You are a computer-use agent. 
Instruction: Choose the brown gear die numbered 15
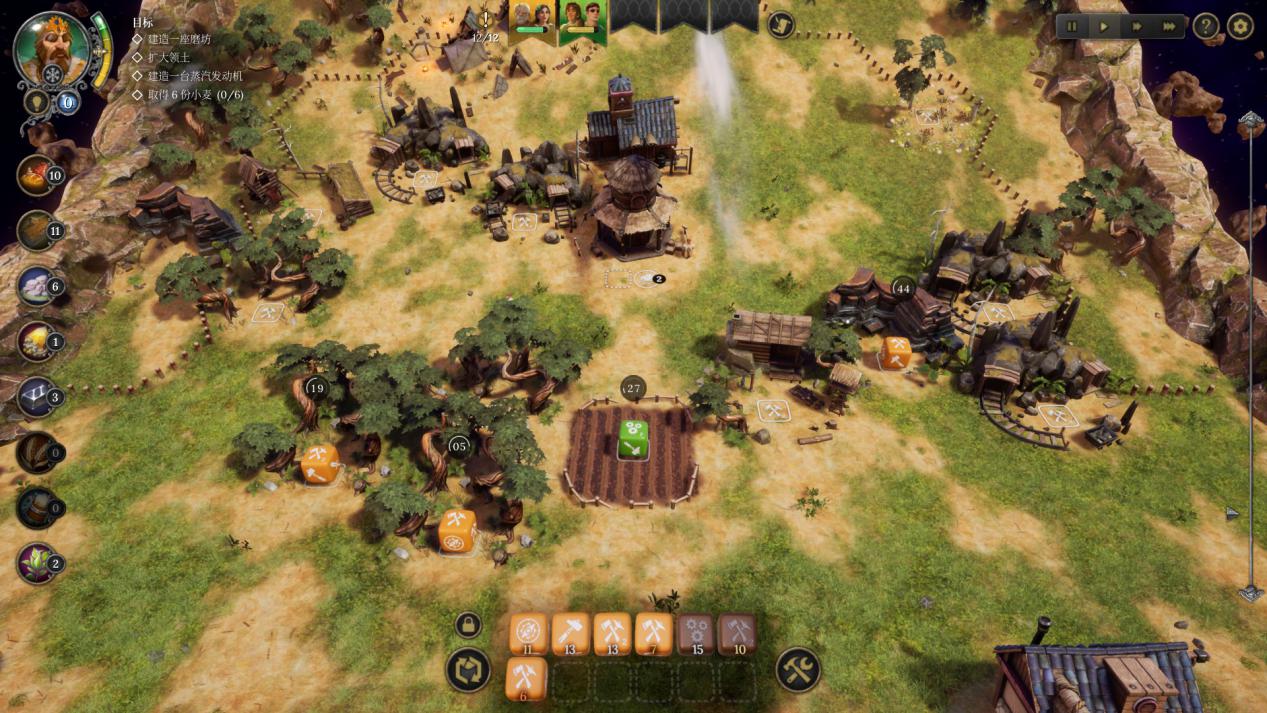click(x=696, y=633)
